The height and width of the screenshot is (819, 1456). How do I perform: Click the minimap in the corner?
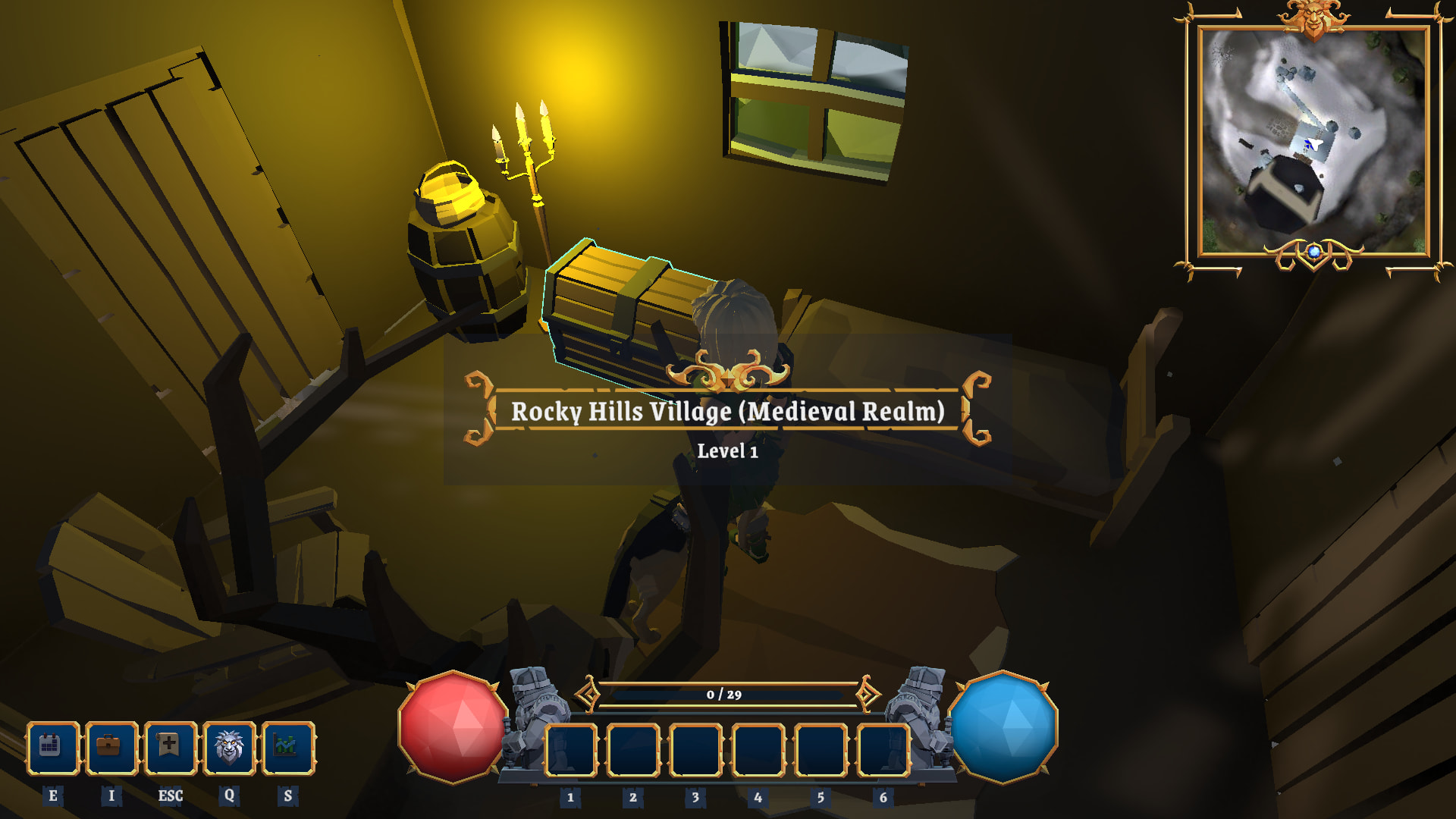point(1313,141)
